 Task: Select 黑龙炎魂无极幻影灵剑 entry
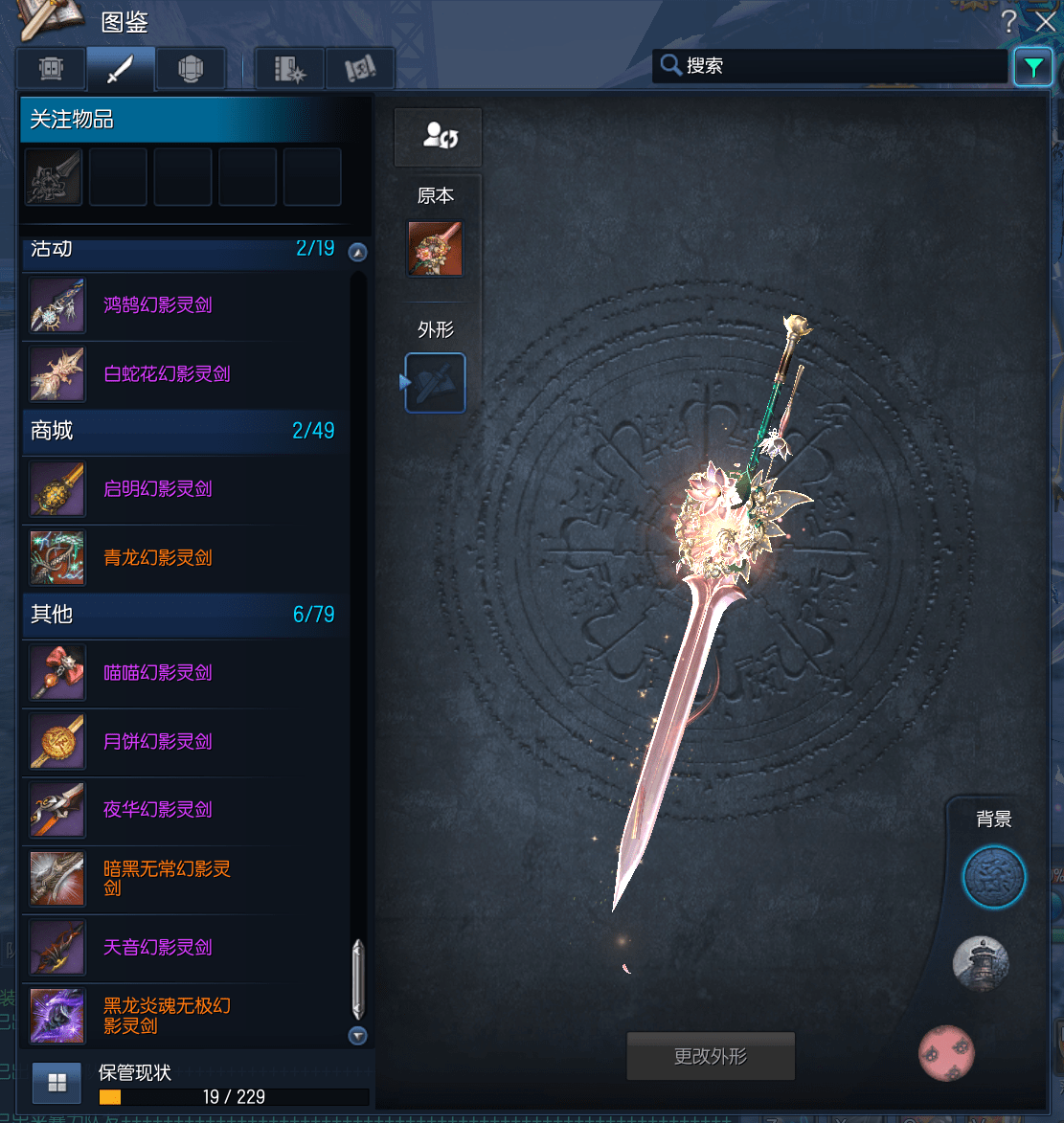coord(167,1016)
